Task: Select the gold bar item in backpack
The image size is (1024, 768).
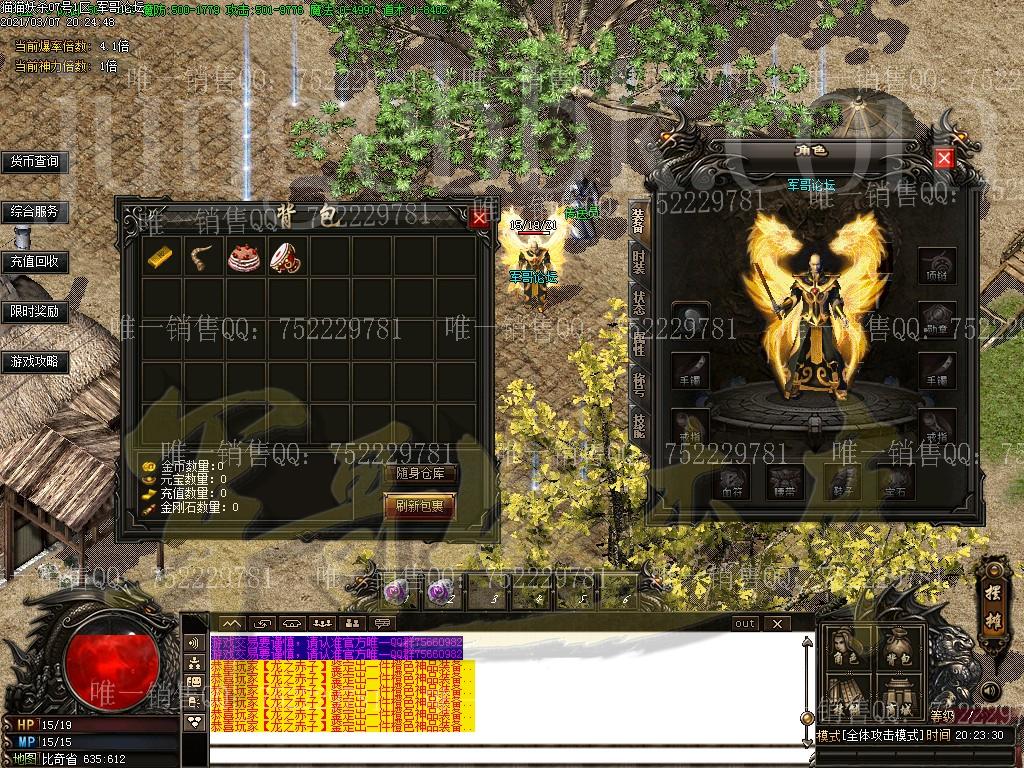Action: pos(160,257)
